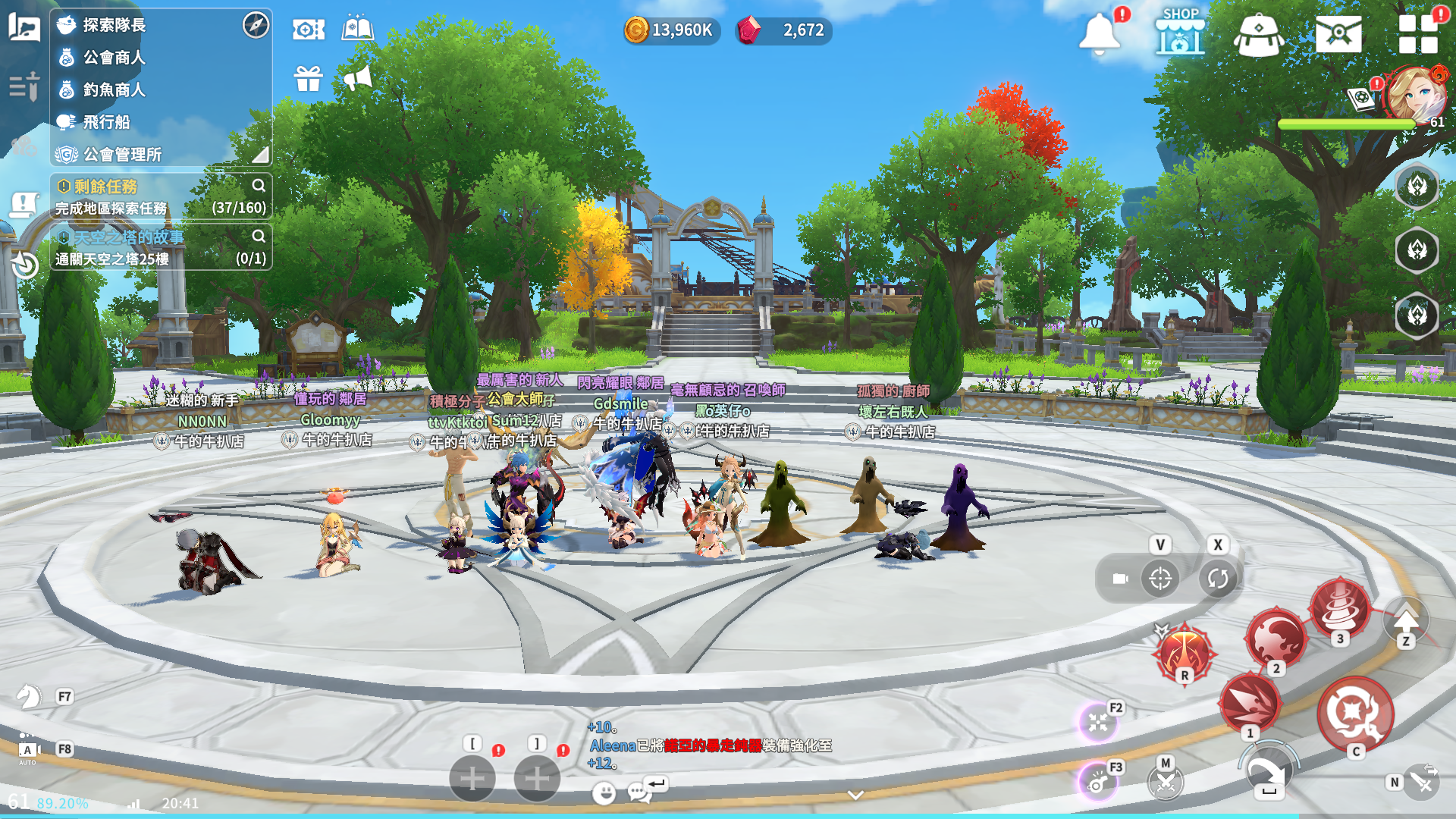Open the mail envelope icon

pos(1338,34)
